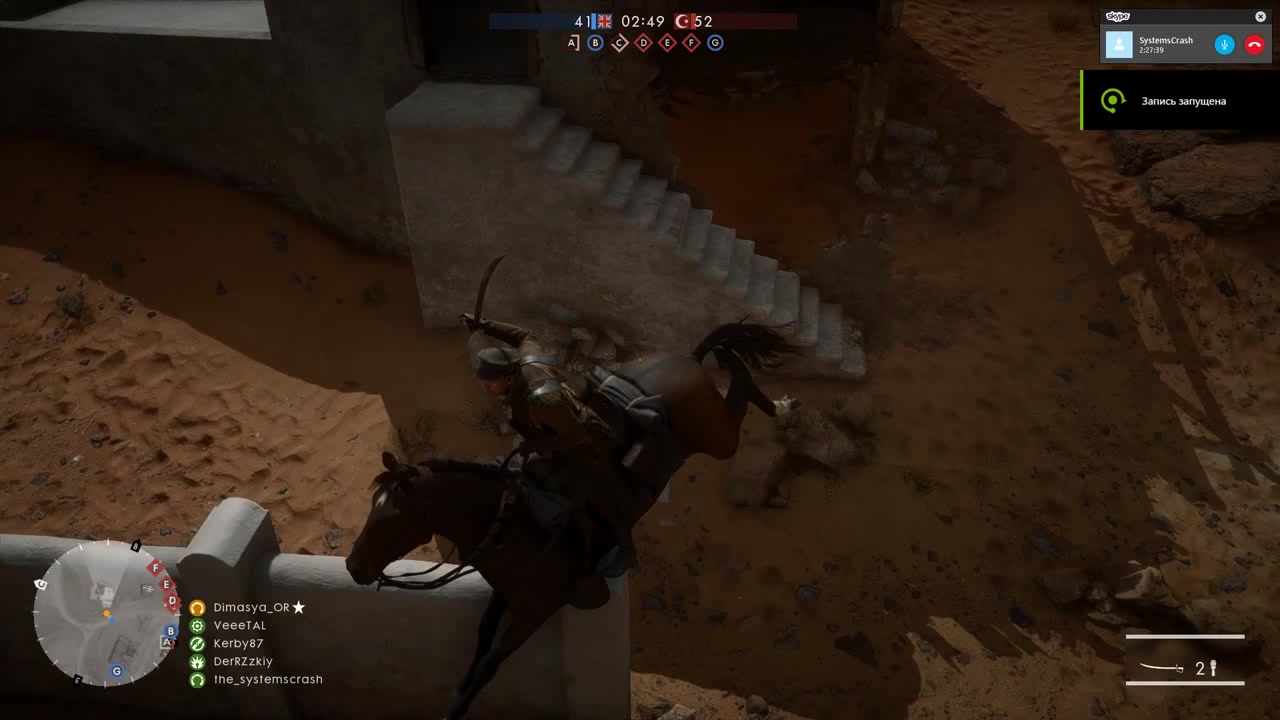Click the red hang-up button on Skype
This screenshot has width=1280, height=720.
pyautogui.click(x=1254, y=44)
